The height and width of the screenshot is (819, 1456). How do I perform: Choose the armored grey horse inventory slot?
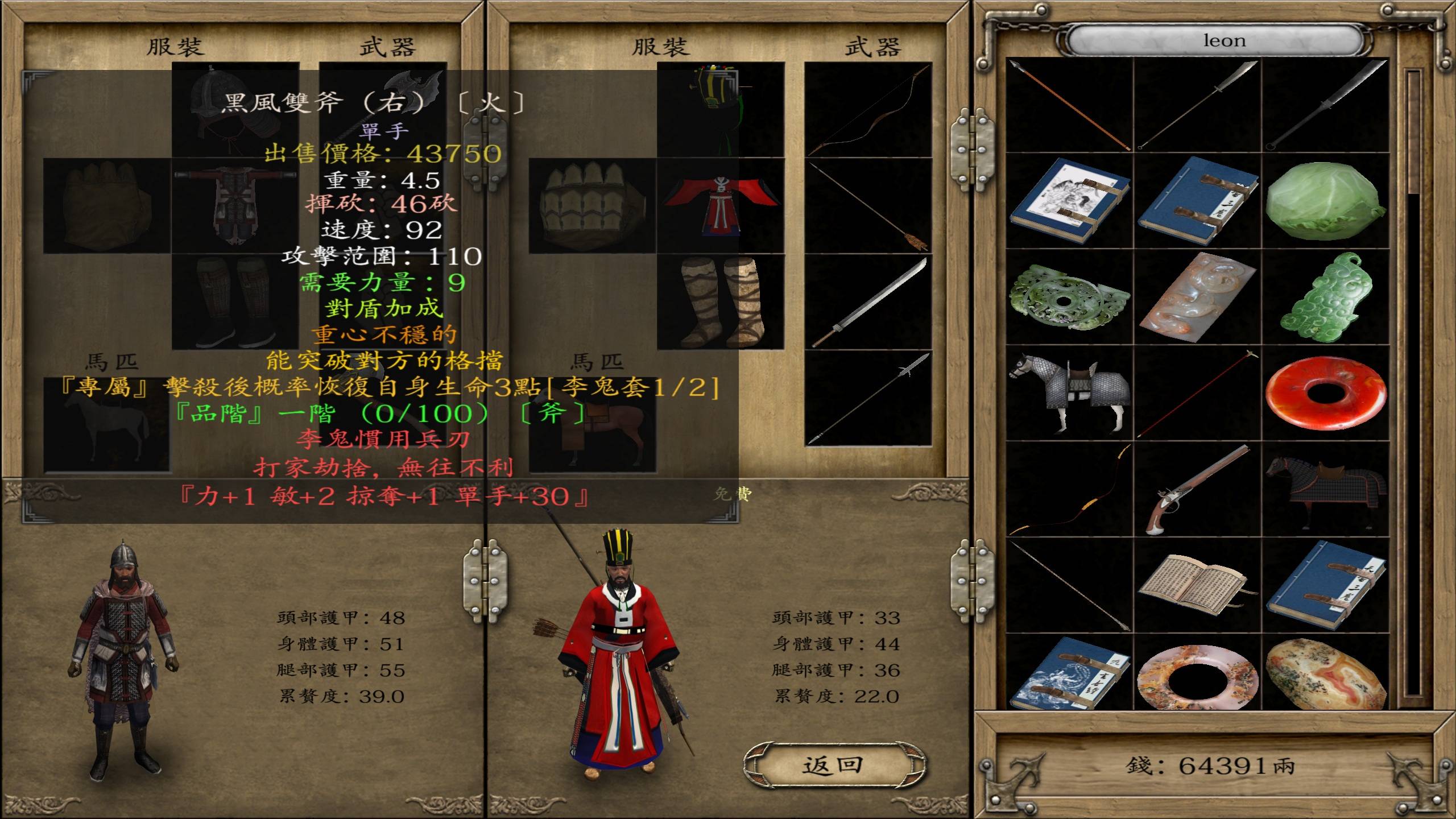tap(1069, 392)
